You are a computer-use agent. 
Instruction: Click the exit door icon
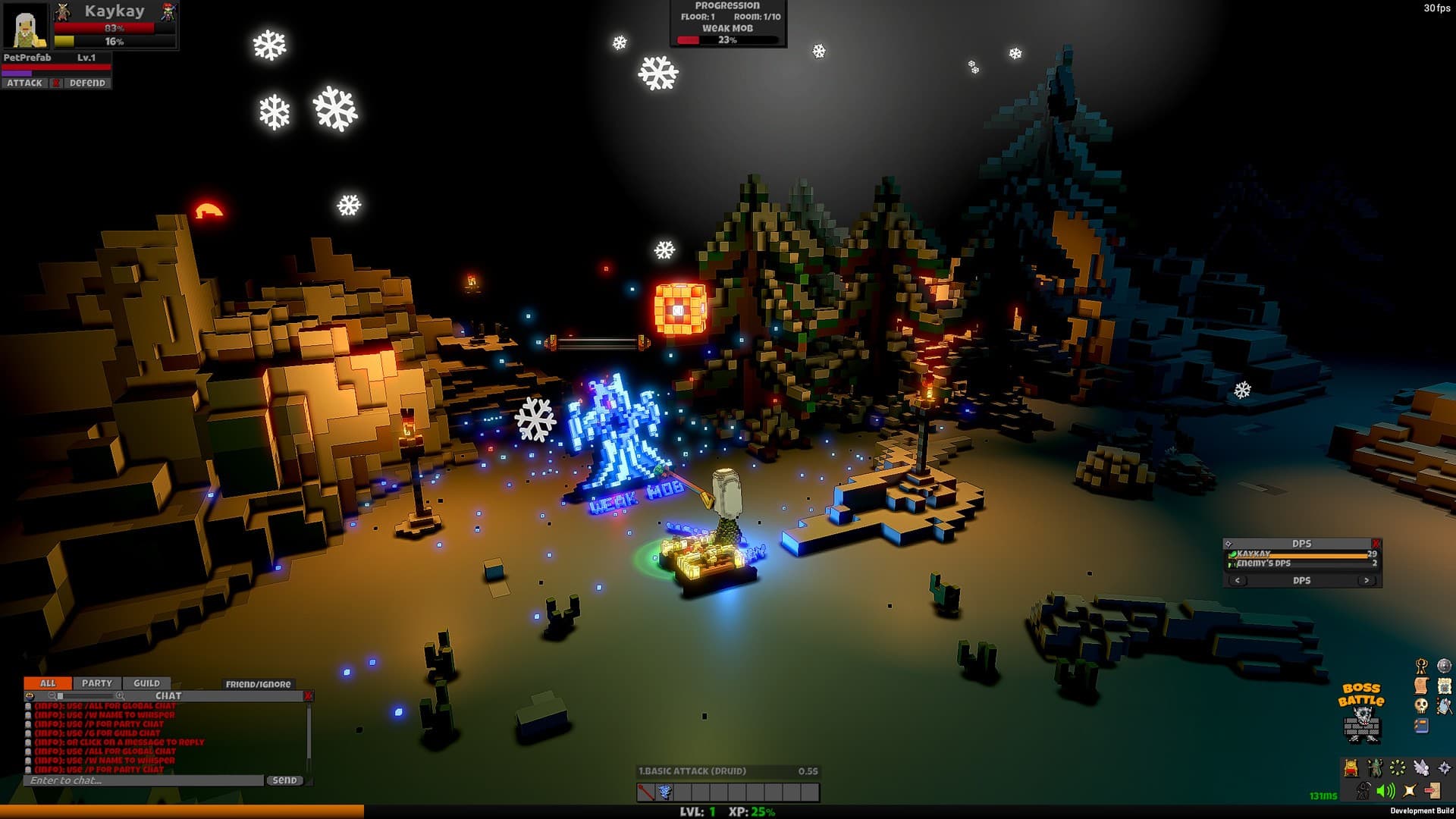pyautogui.click(x=1432, y=791)
